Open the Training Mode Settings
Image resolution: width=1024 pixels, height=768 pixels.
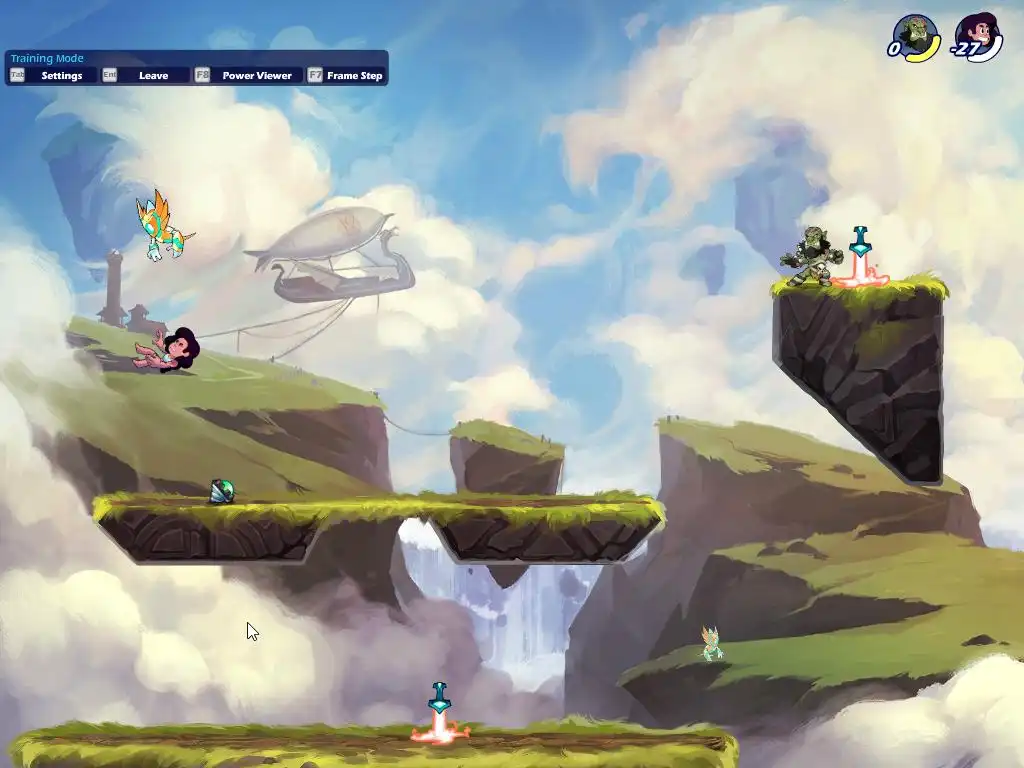[x=61, y=76]
